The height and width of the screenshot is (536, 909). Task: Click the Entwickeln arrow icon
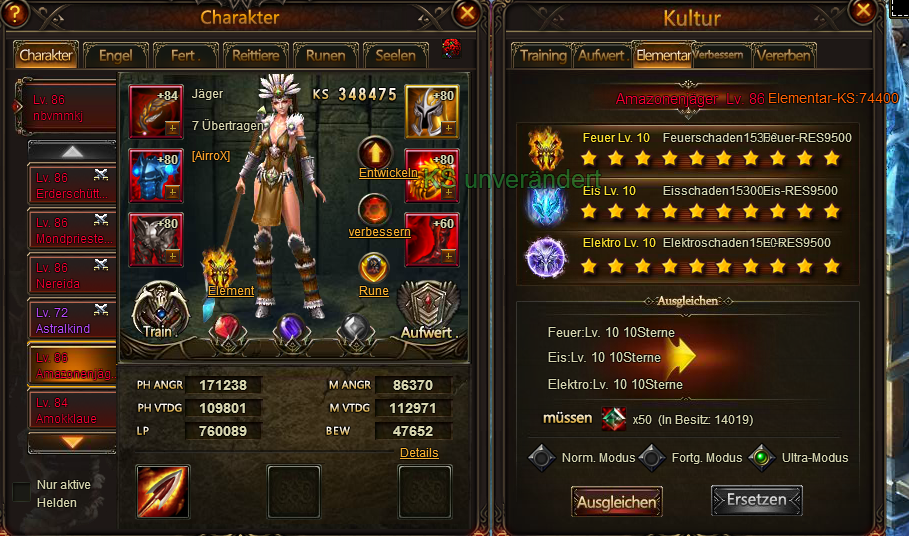375,152
